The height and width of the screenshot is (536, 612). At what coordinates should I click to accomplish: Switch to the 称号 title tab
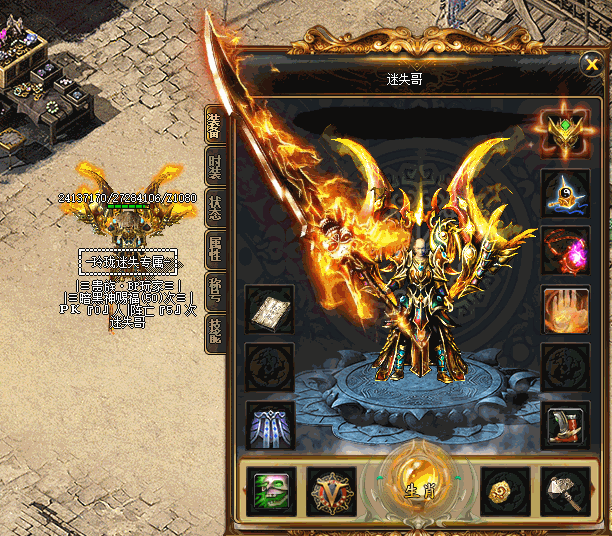point(215,290)
